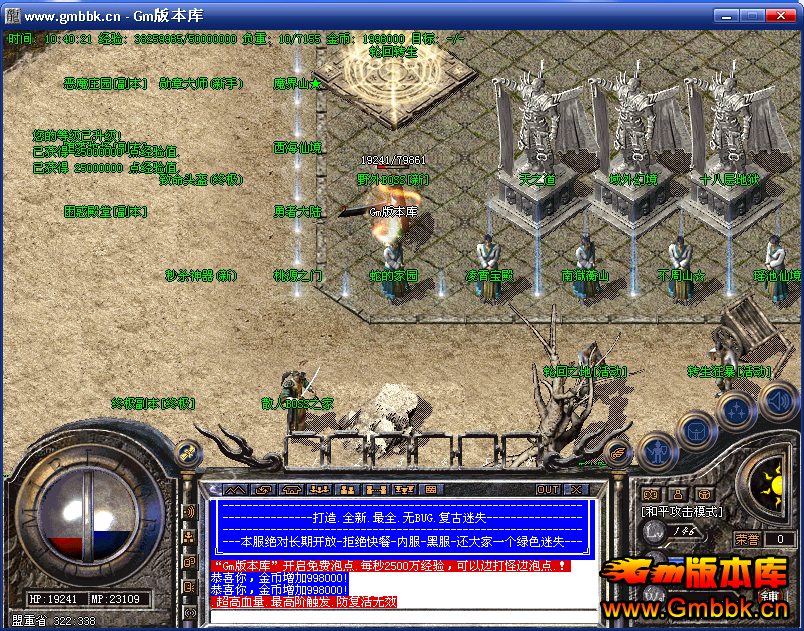Click the winged orange round button

[620, 453]
